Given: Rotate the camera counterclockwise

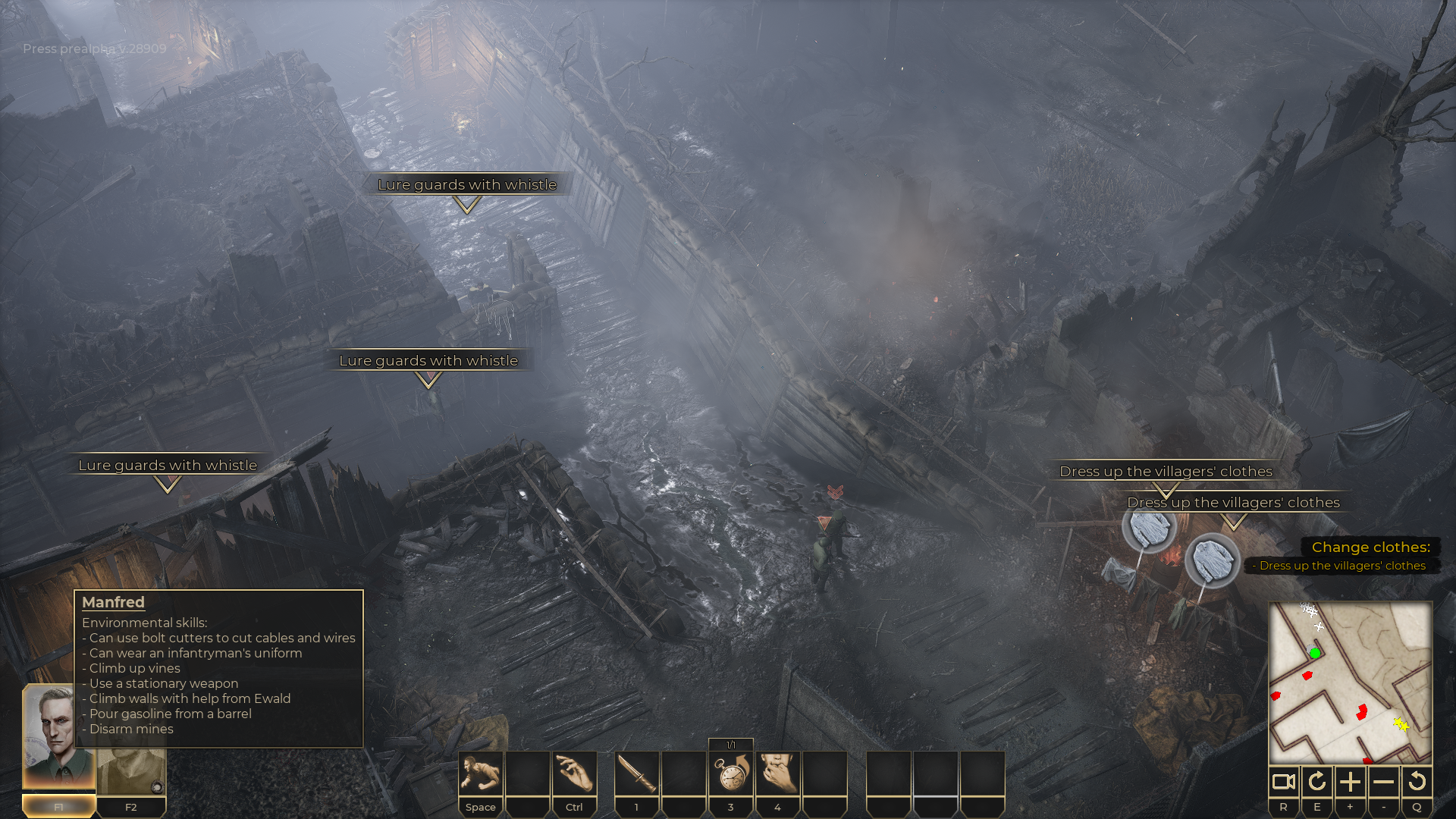Looking at the screenshot, I should pos(1417,782).
